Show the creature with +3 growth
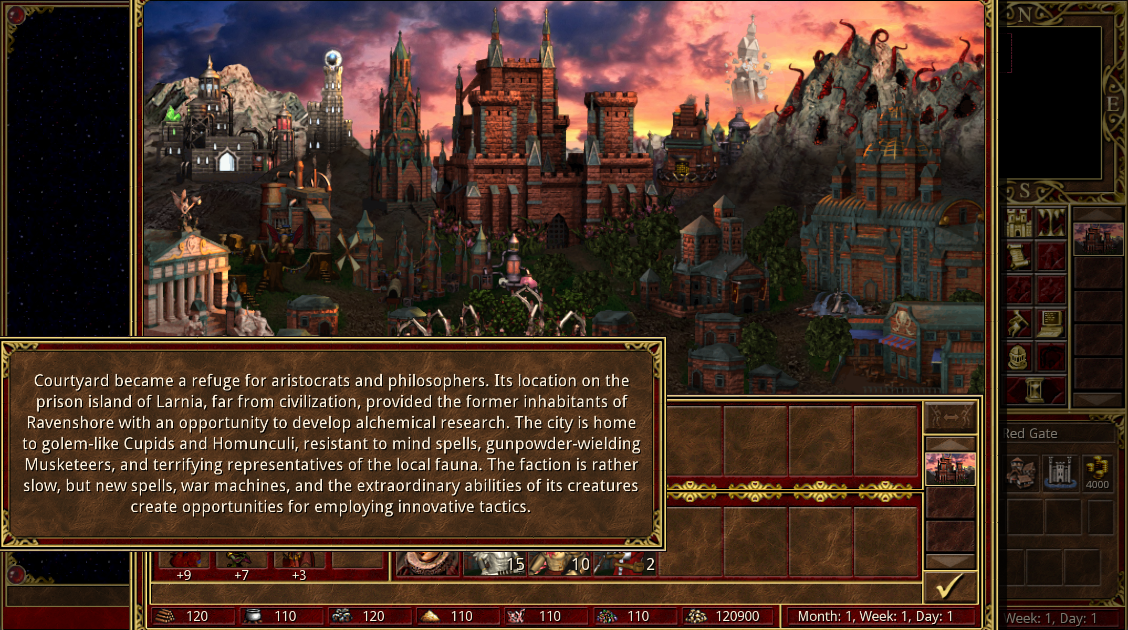The image size is (1128, 630). (299, 561)
